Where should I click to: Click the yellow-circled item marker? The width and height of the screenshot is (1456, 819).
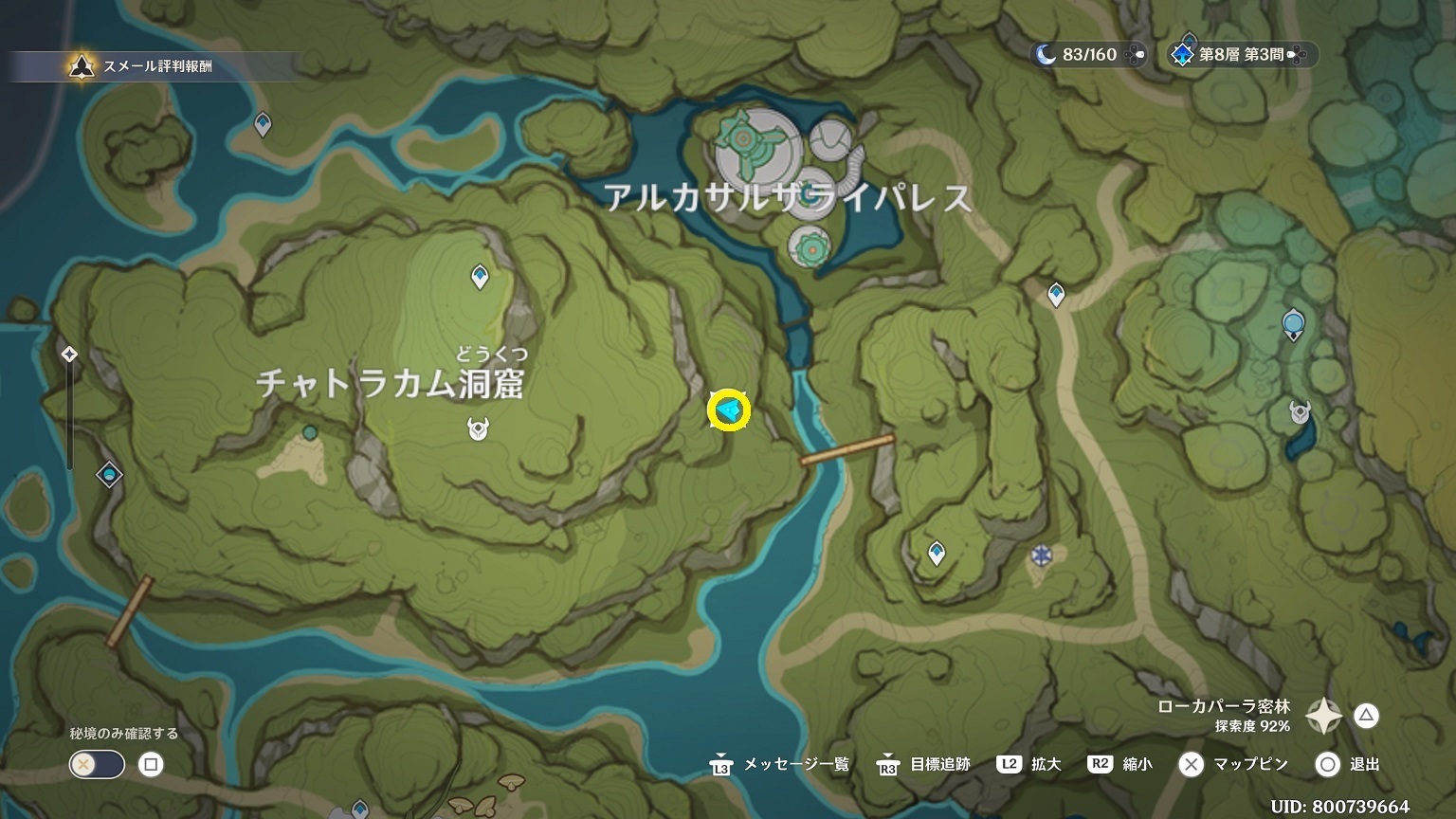[728, 411]
